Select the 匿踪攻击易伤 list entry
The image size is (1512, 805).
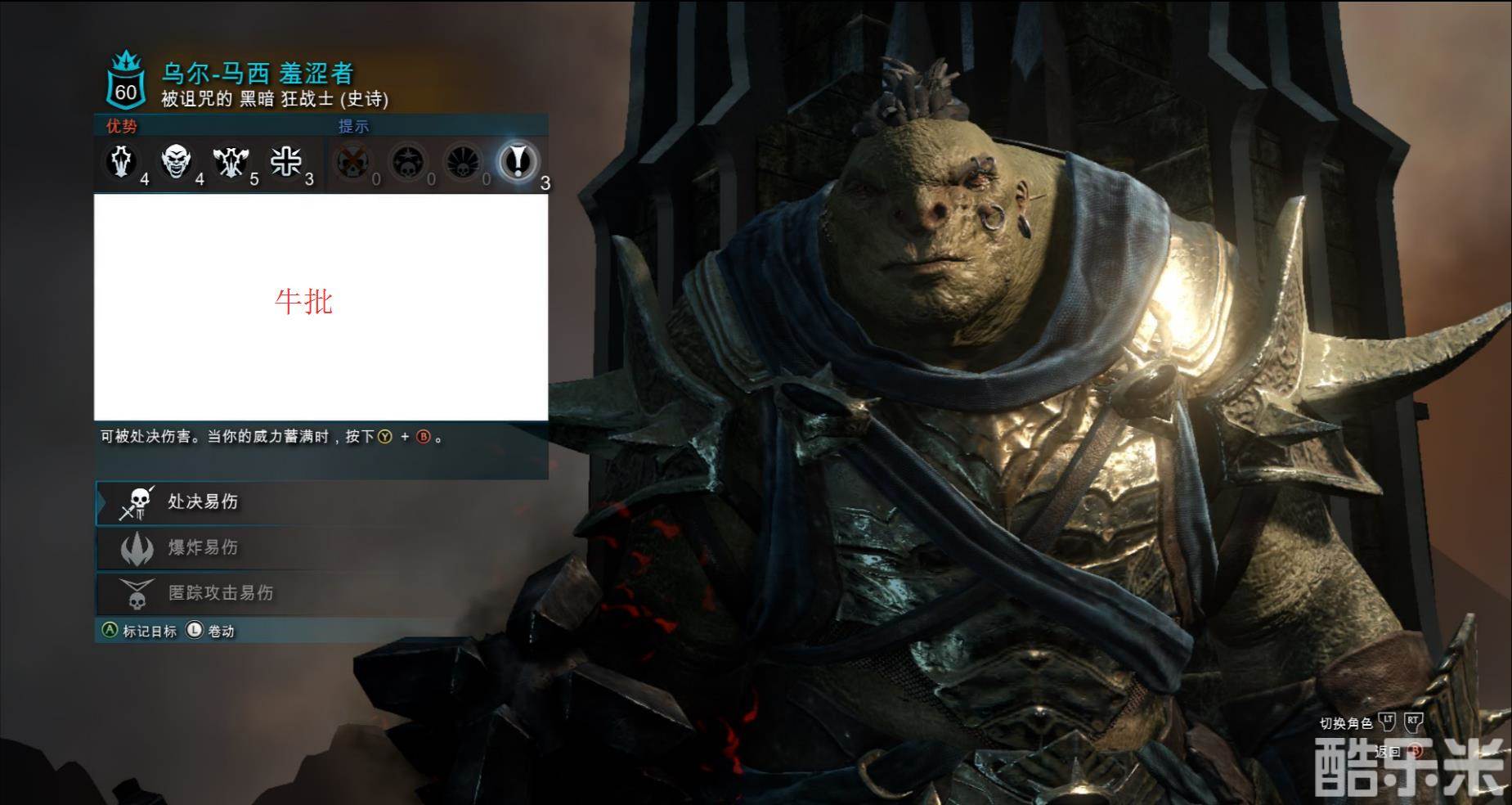[219, 592]
